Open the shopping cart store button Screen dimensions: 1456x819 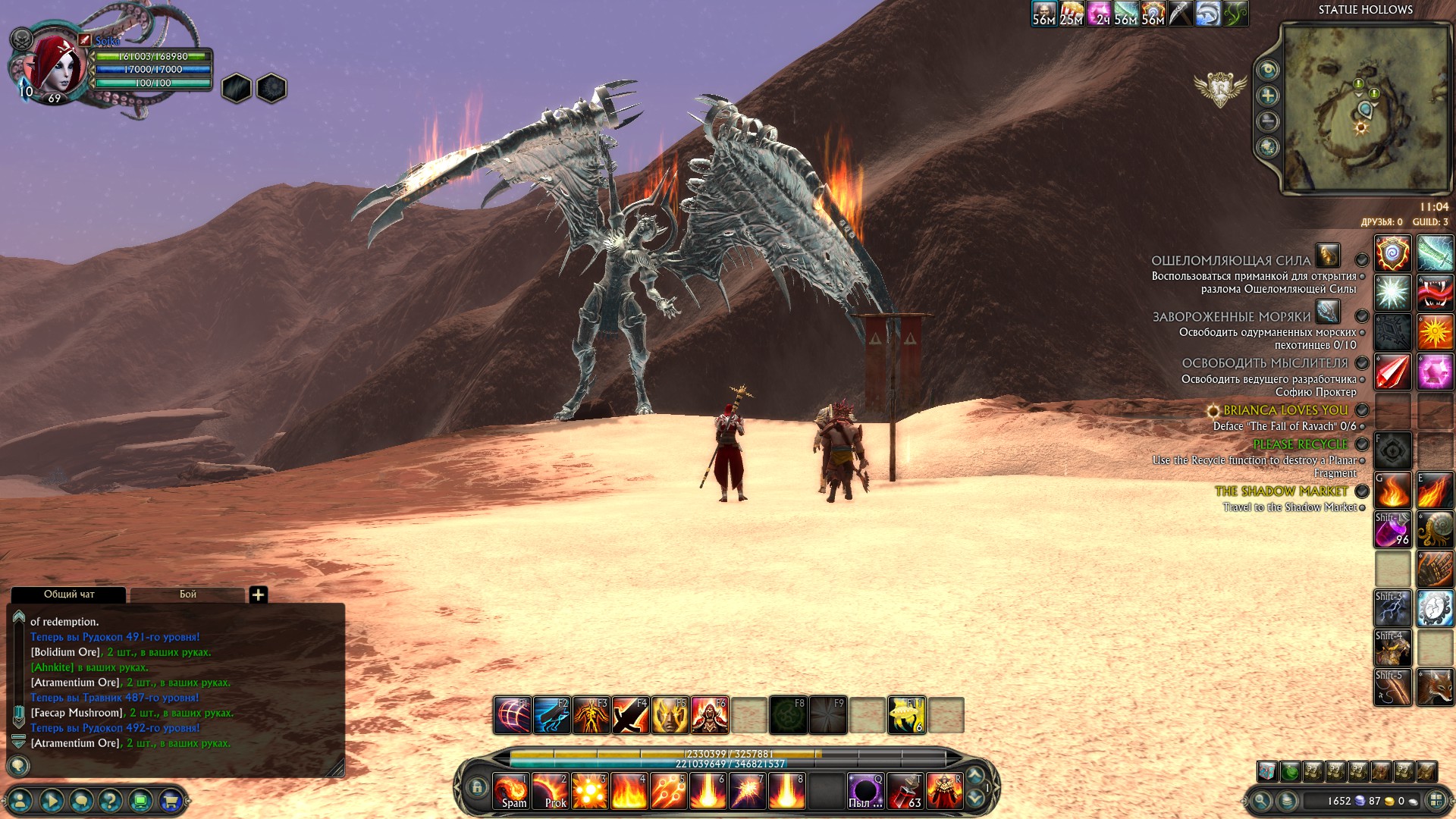click(x=171, y=800)
